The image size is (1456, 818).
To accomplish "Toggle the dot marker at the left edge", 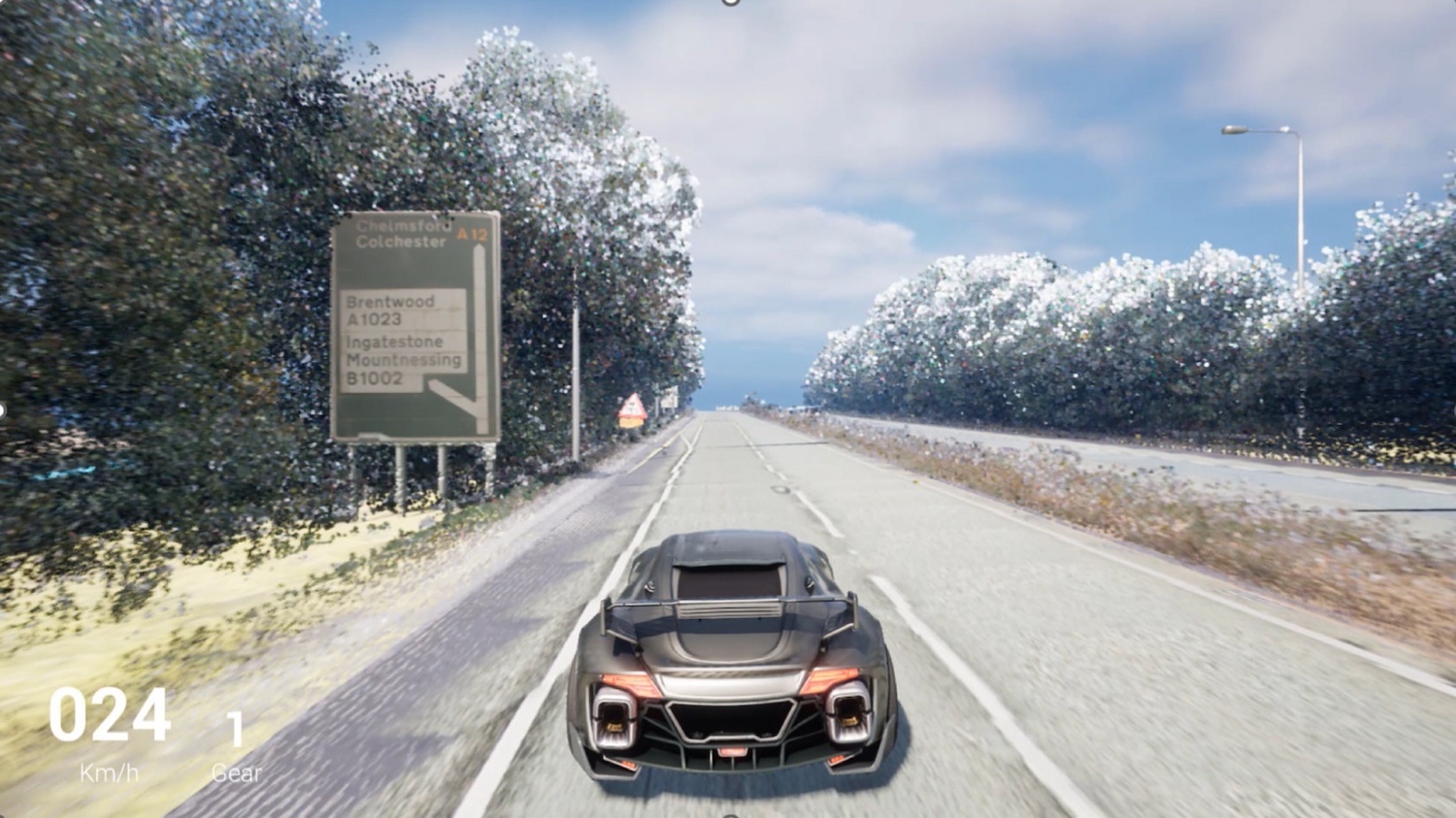I will coord(3,408).
